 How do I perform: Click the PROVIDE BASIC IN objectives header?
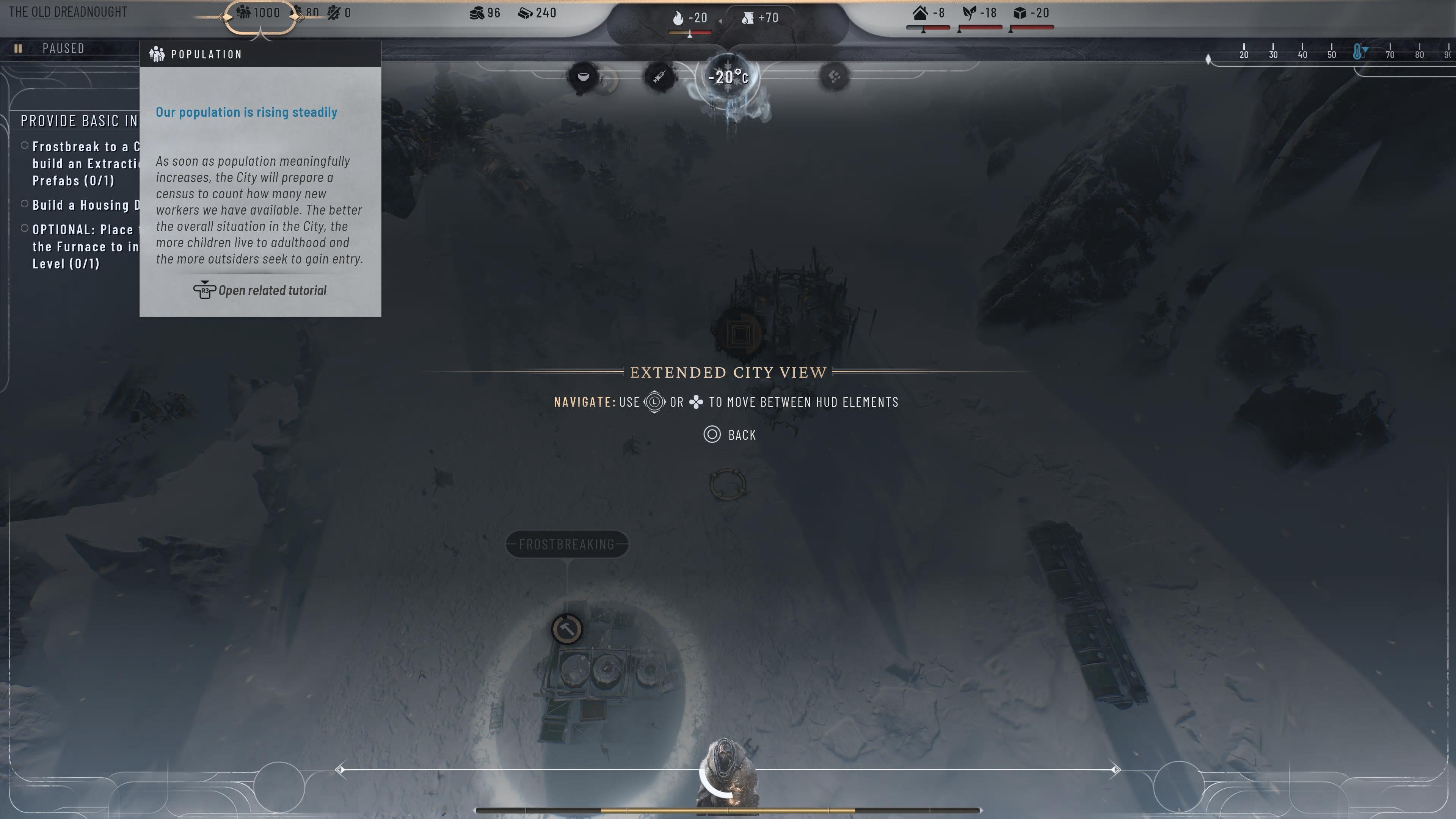click(79, 121)
